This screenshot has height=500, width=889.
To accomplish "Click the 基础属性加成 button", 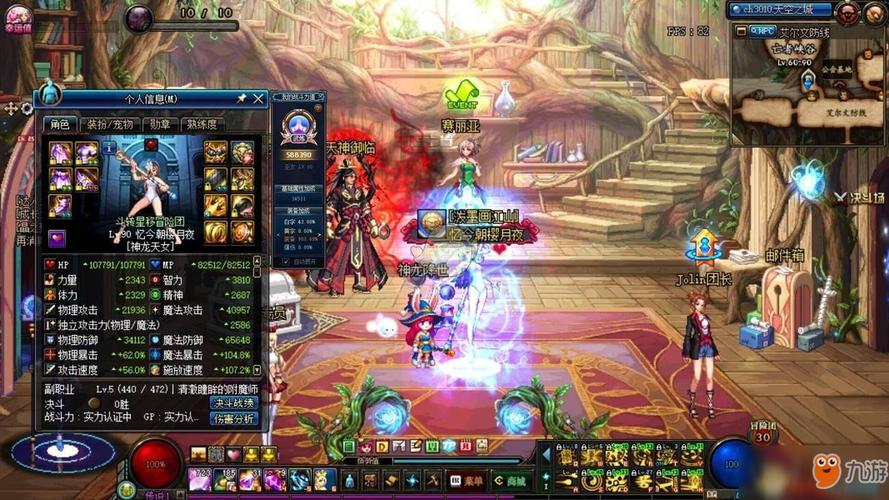I will tap(298, 188).
